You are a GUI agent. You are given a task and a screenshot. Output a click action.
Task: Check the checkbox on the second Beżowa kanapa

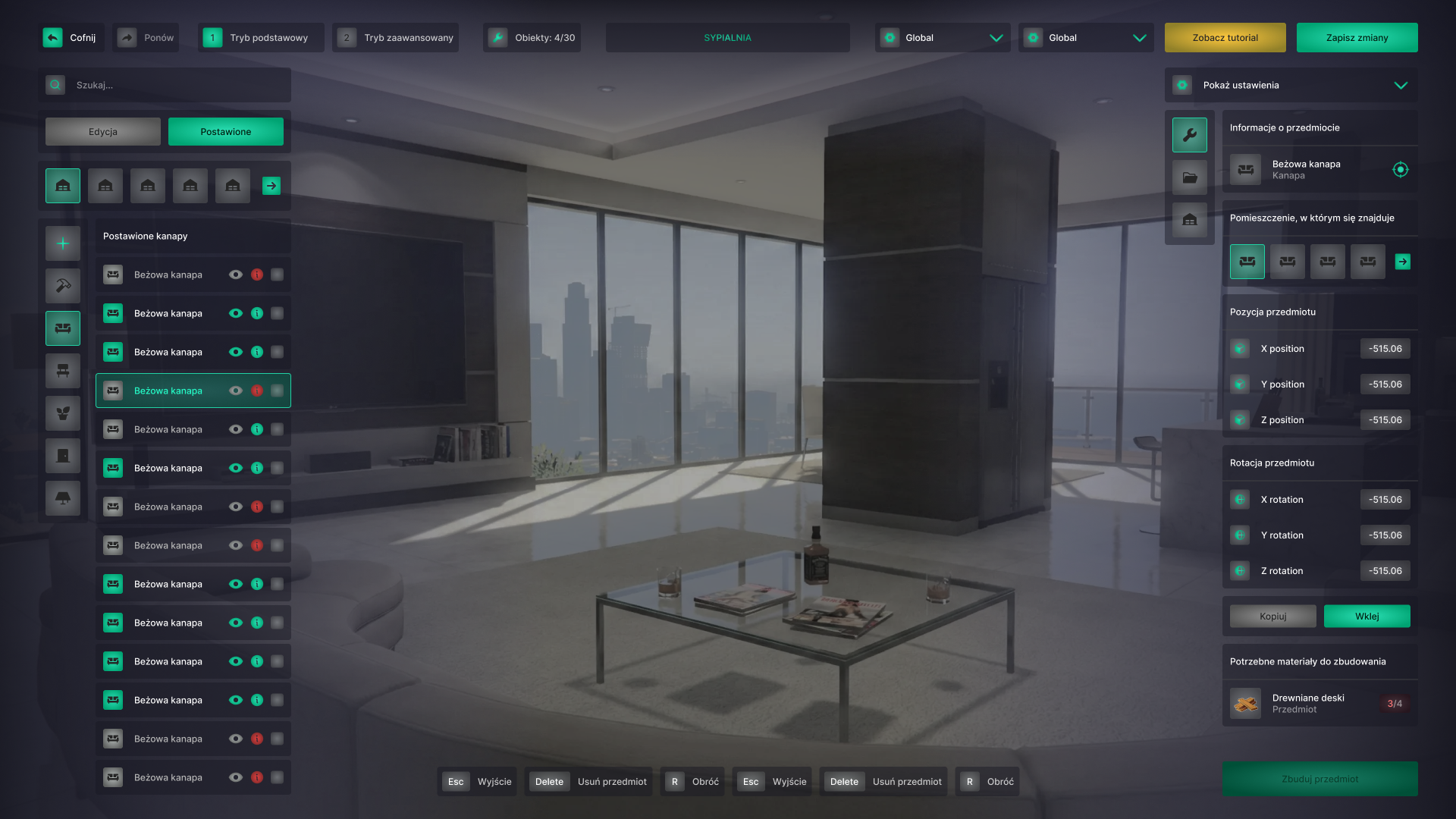(278, 313)
